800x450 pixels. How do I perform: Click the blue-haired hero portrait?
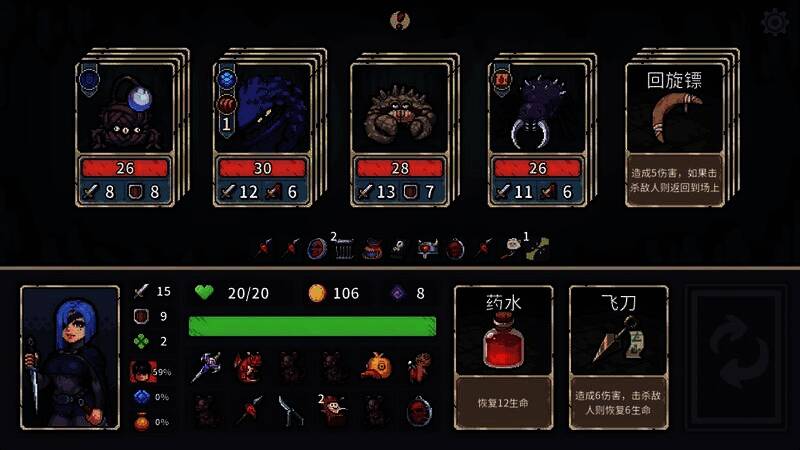(x=70, y=357)
